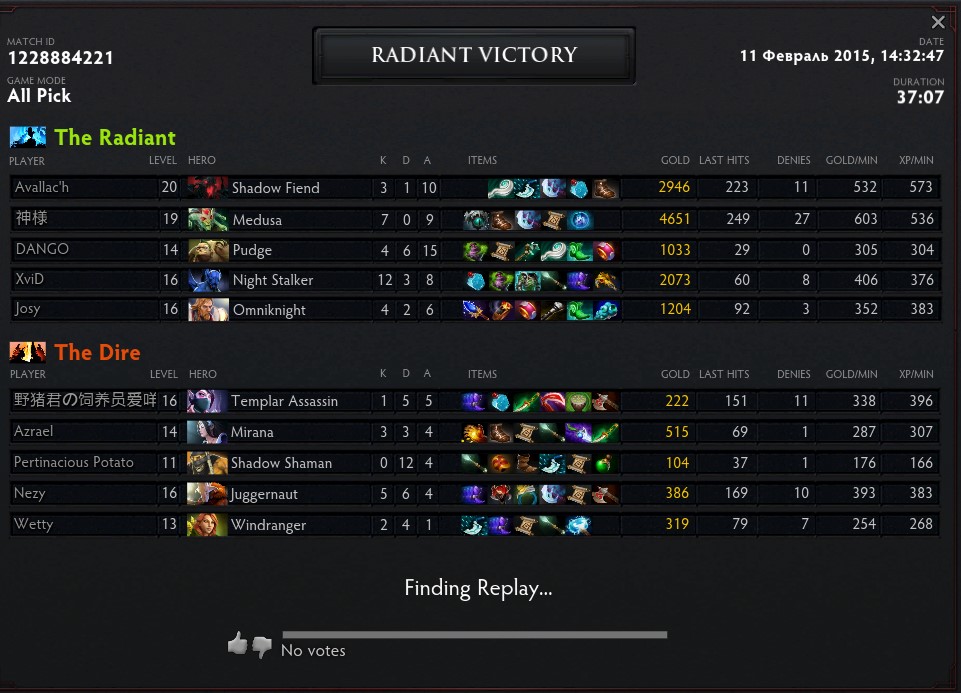Vote thumbs down on the match

(x=262, y=647)
